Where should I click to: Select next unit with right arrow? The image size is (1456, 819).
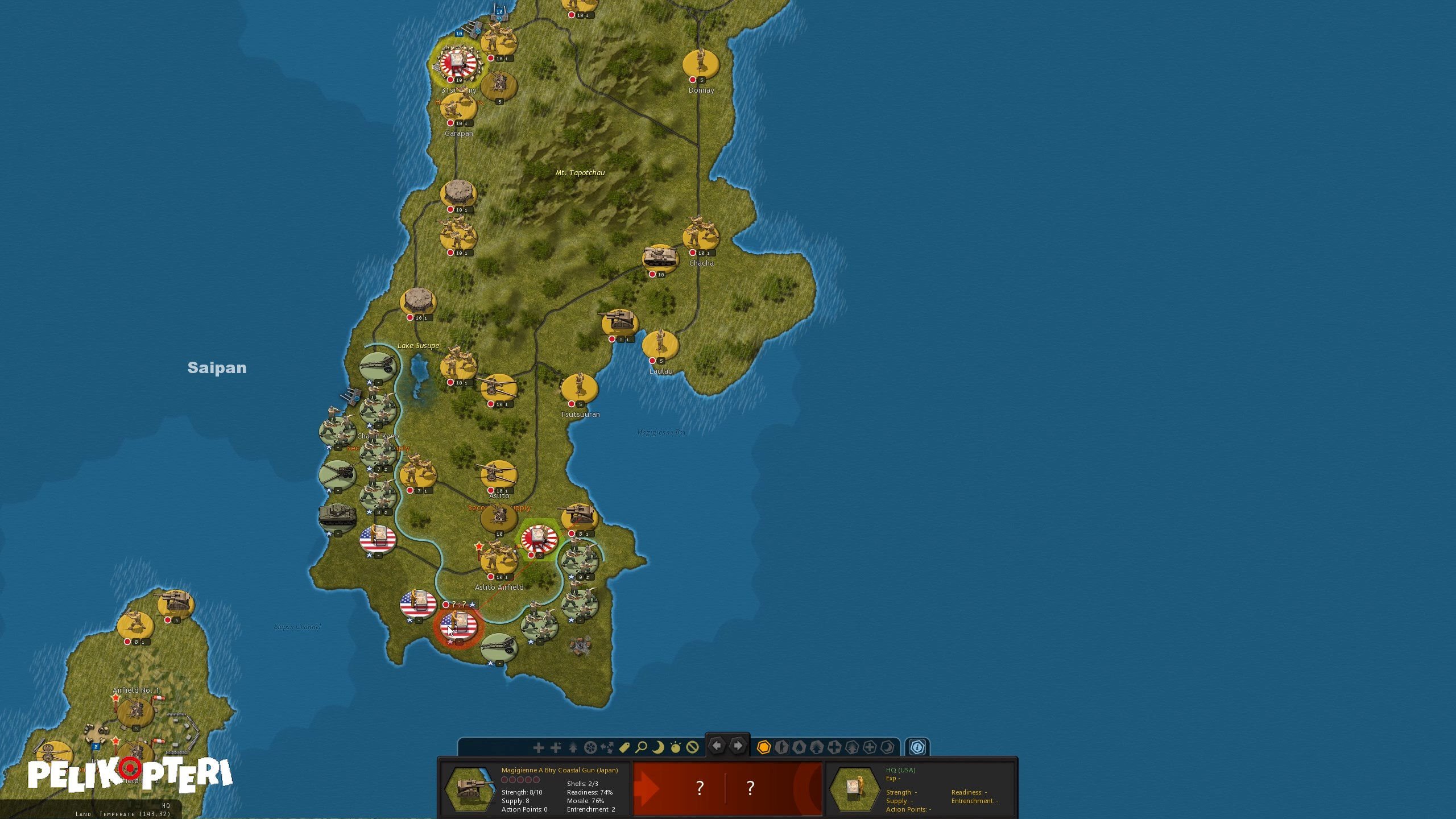[738, 746]
